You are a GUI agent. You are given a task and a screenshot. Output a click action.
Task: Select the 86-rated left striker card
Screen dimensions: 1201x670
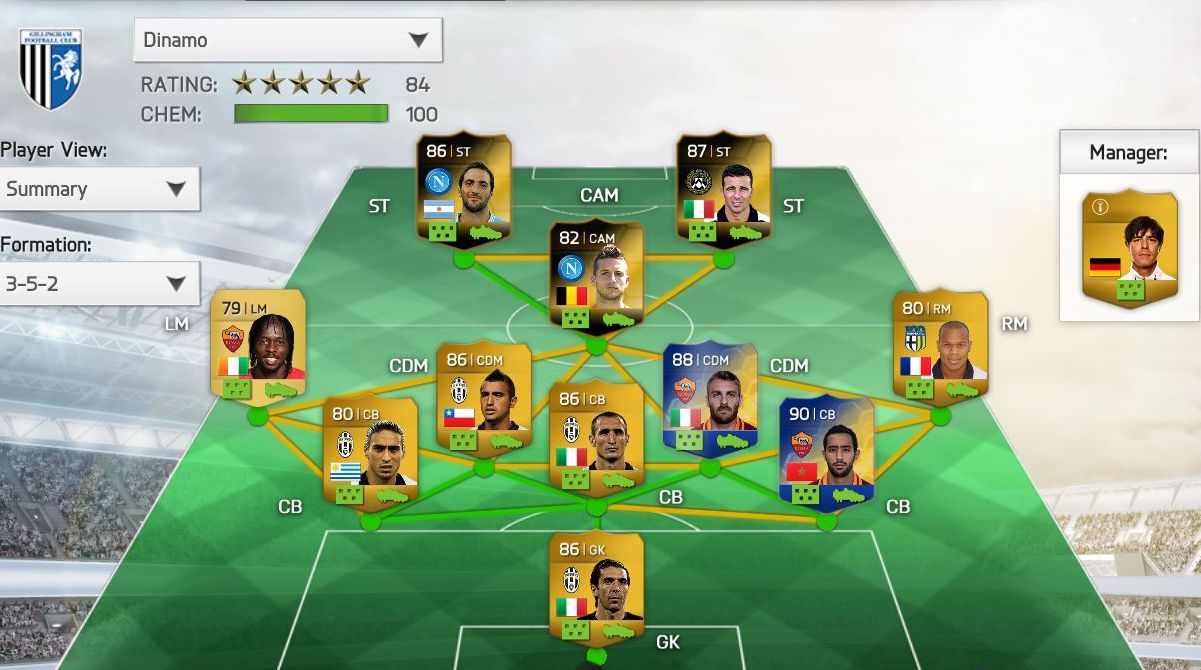463,191
